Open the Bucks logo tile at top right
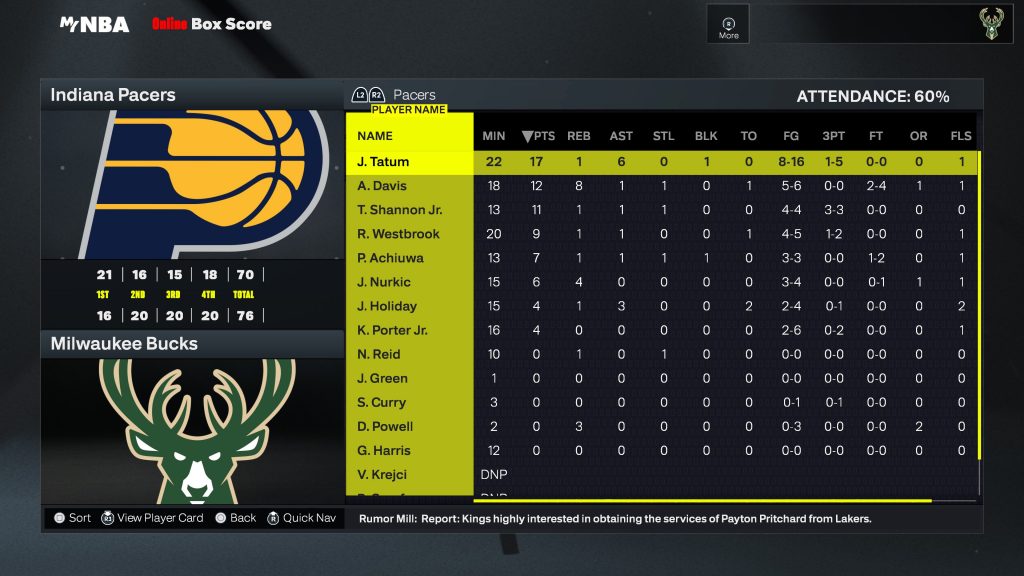This screenshot has height=576, width=1024. [988, 24]
